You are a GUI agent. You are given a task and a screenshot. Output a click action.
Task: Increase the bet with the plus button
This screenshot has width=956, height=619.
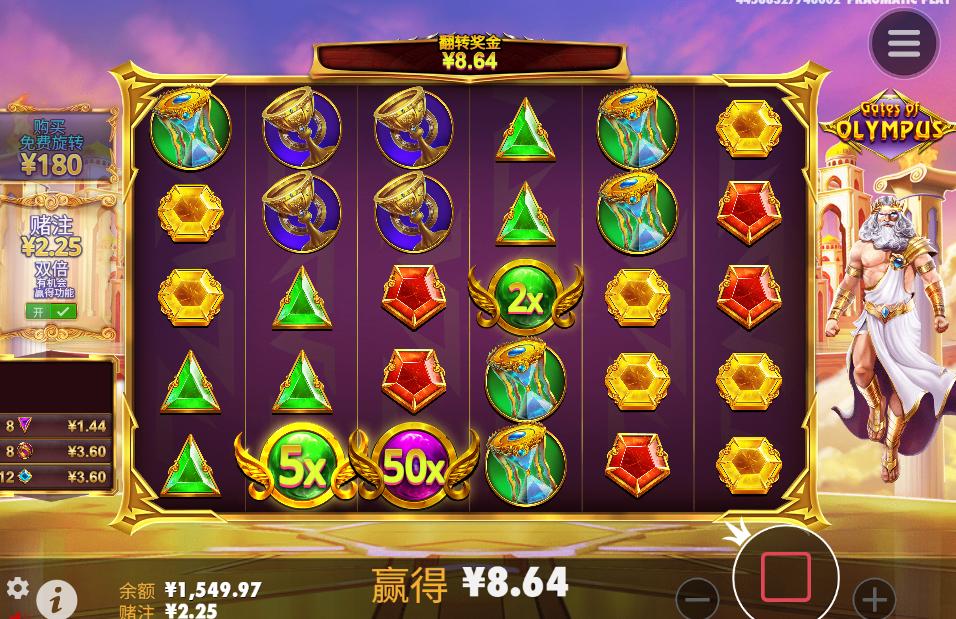[873, 599]
